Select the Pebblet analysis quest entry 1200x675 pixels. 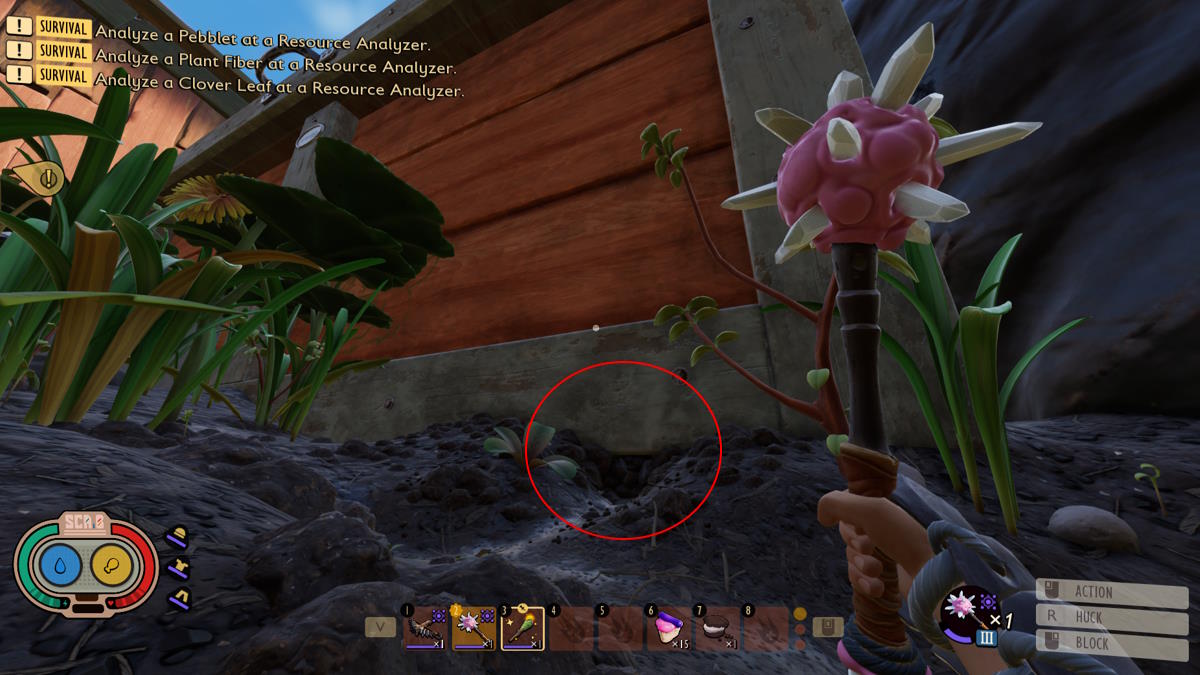pos(262,45)
